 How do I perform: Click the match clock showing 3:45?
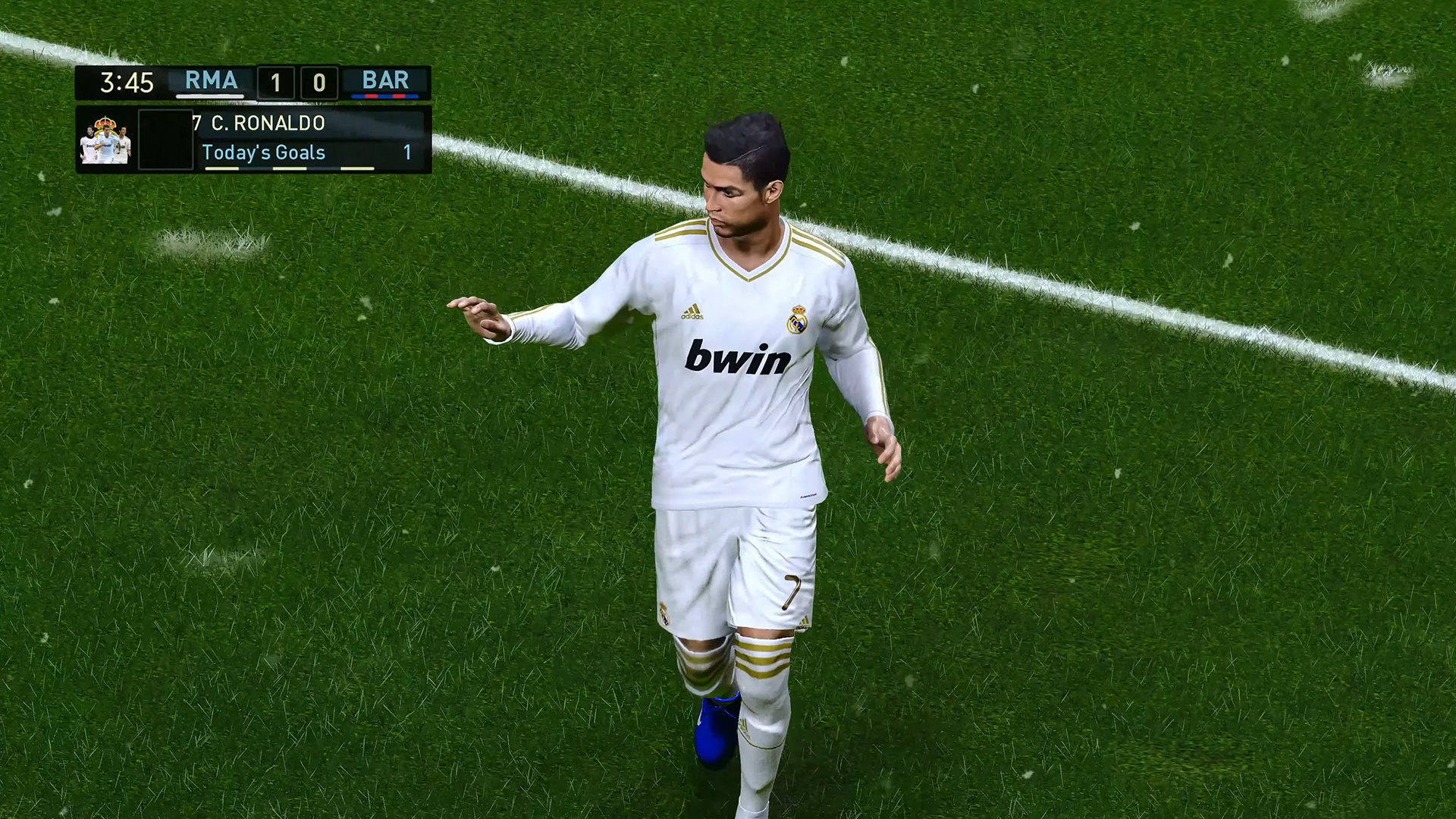pos(126,81)
